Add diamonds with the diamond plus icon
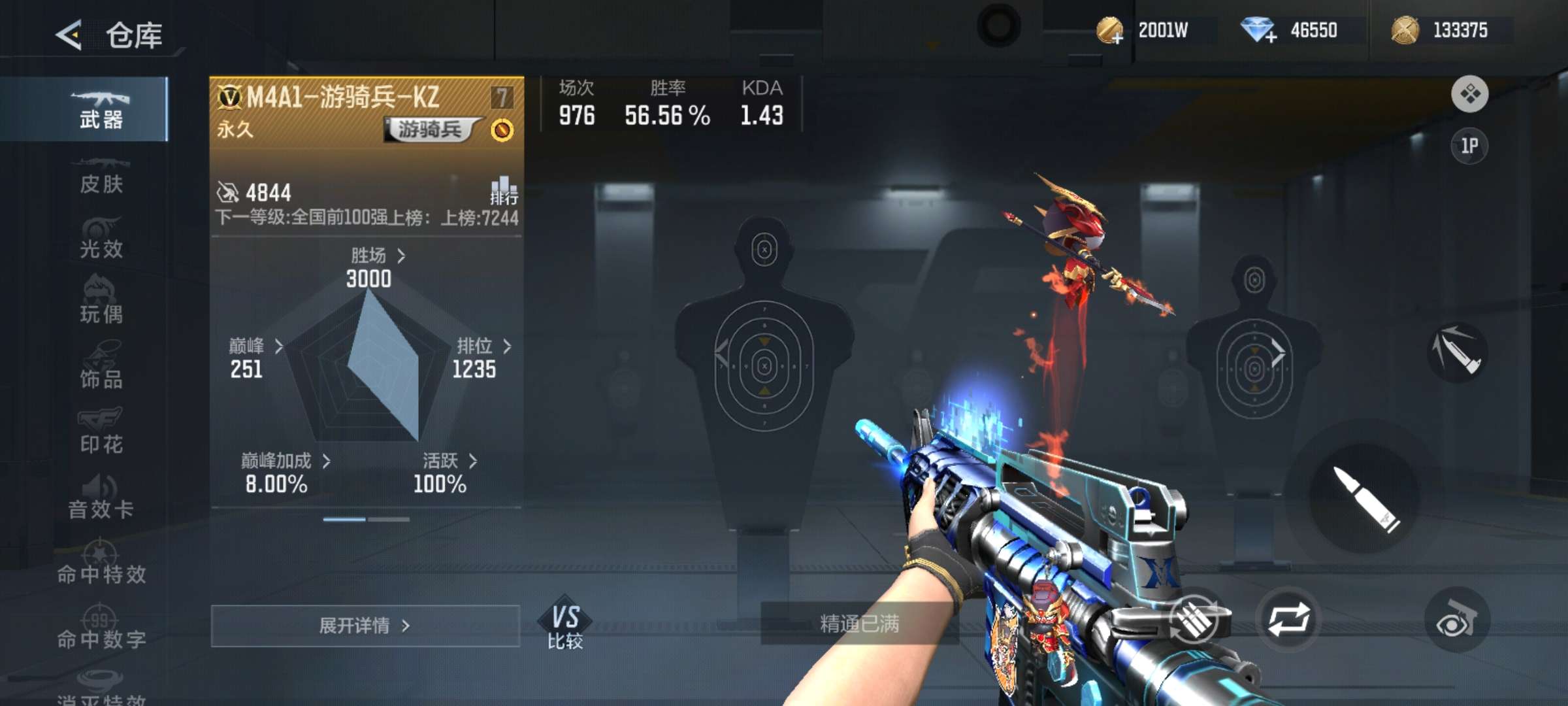 pyautogui.click(x=1258, y=31)
